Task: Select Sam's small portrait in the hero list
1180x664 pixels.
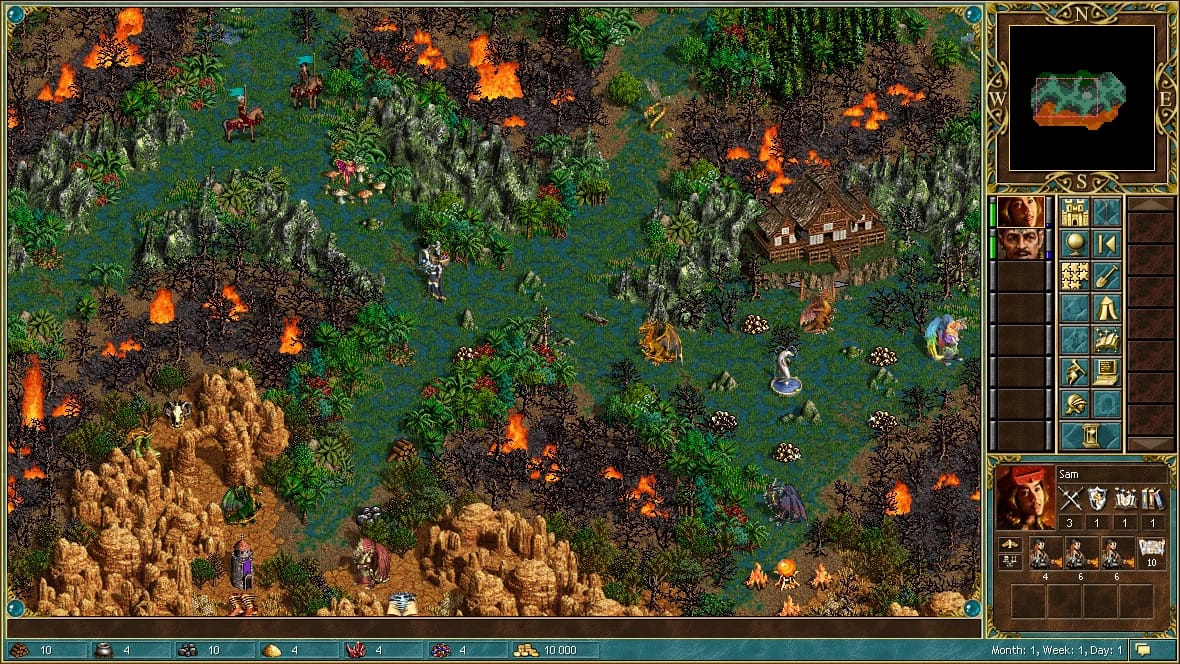Action: (x=1020, y=212)
